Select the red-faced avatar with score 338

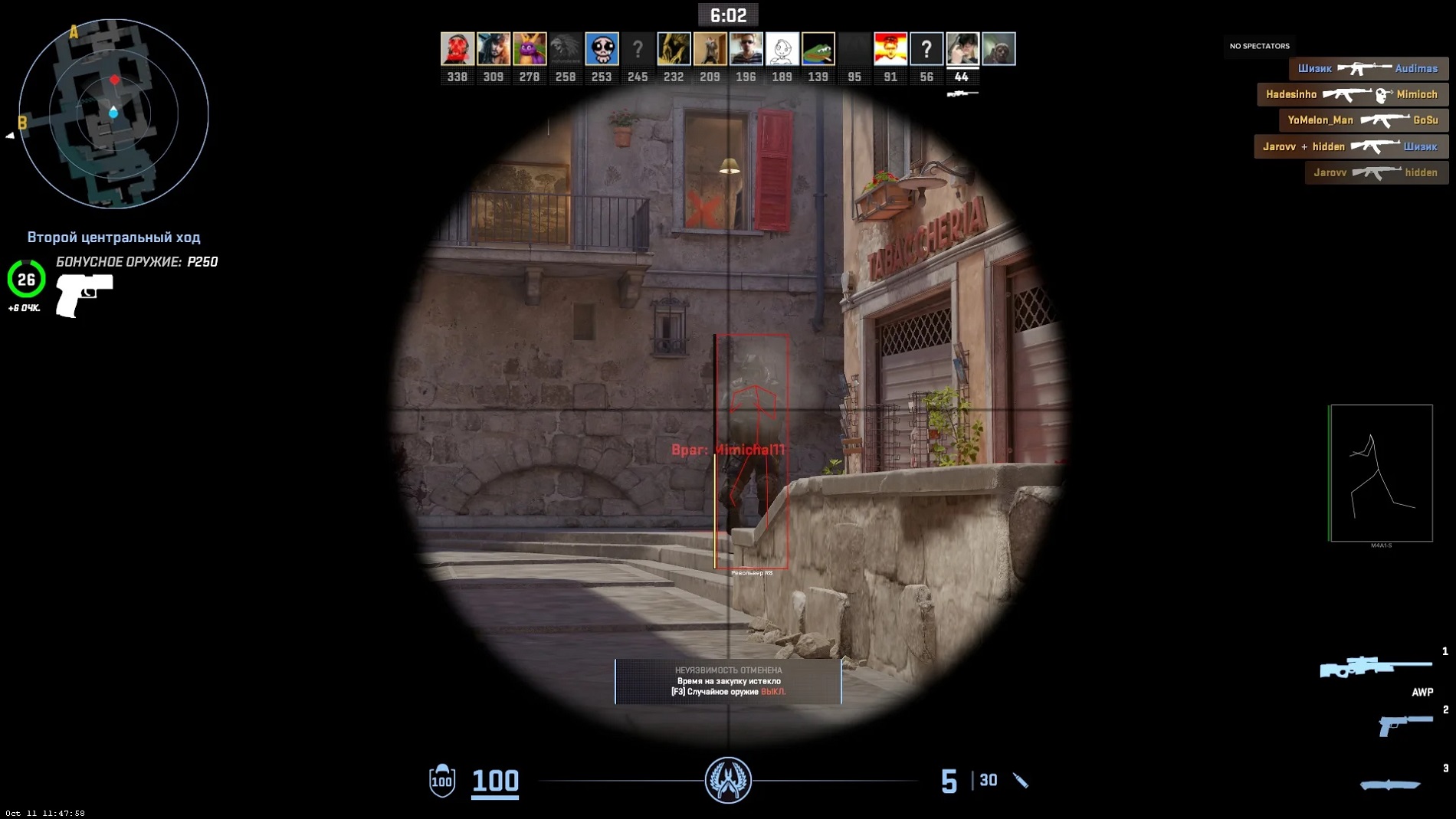(457, 49)
